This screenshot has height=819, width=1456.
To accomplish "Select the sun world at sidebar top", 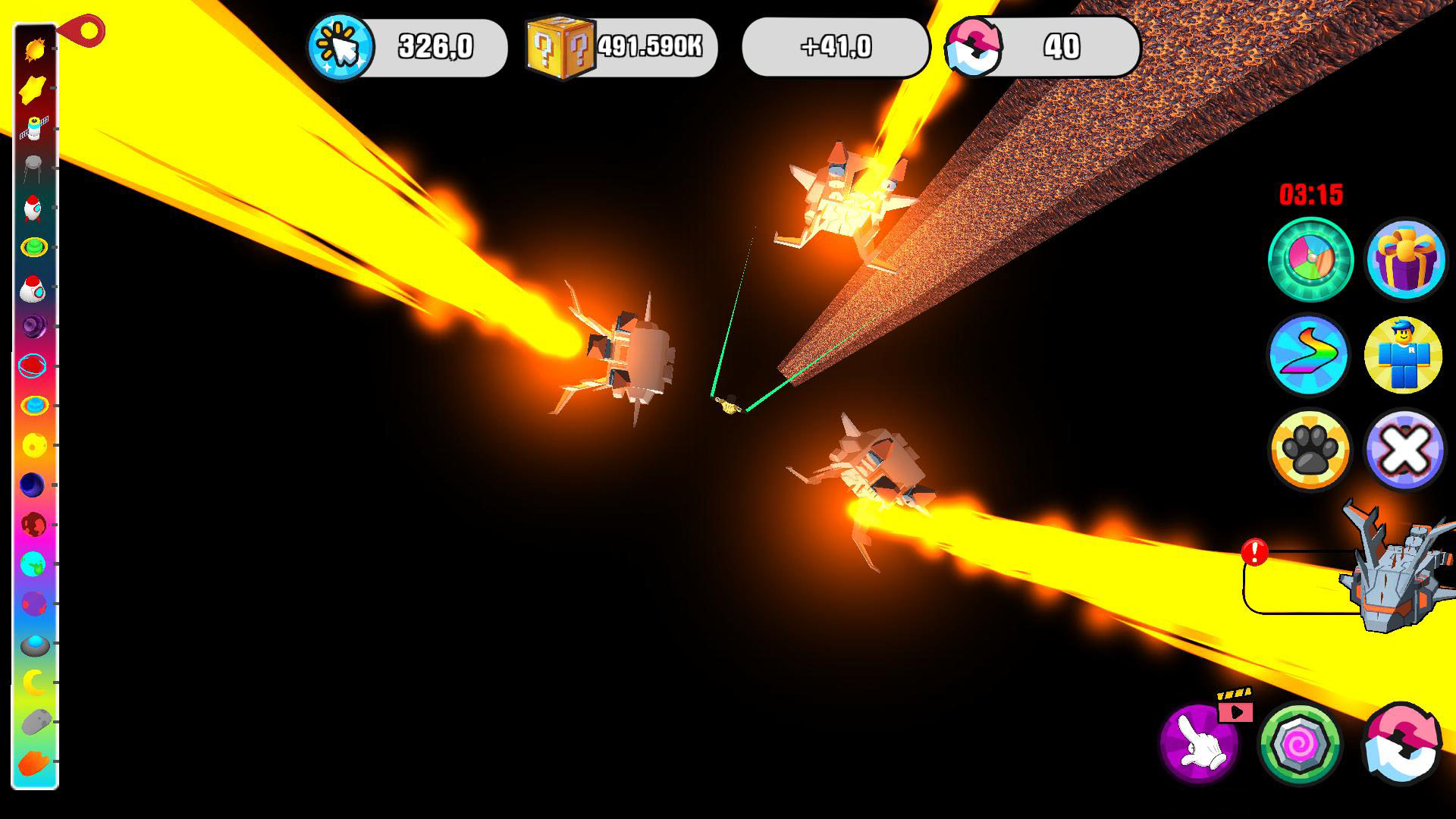I will (36, 48).
